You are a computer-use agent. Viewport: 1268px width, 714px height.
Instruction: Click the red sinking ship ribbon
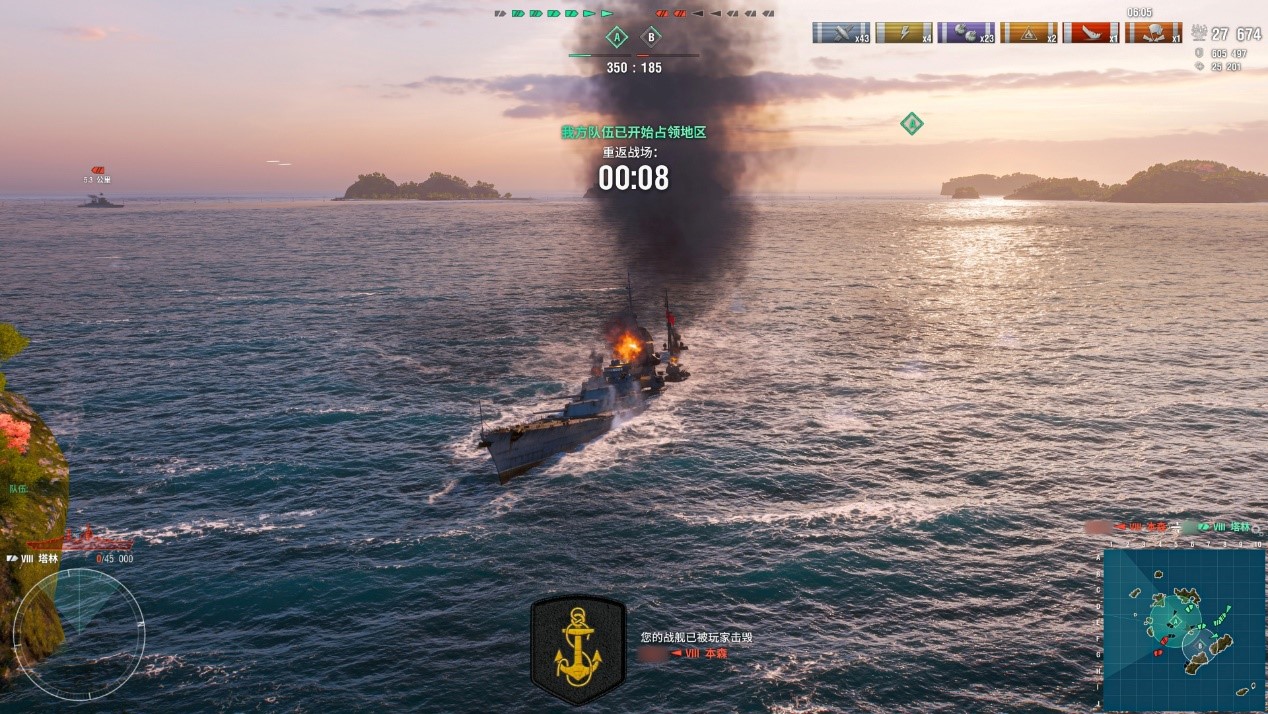(1091, 32)
